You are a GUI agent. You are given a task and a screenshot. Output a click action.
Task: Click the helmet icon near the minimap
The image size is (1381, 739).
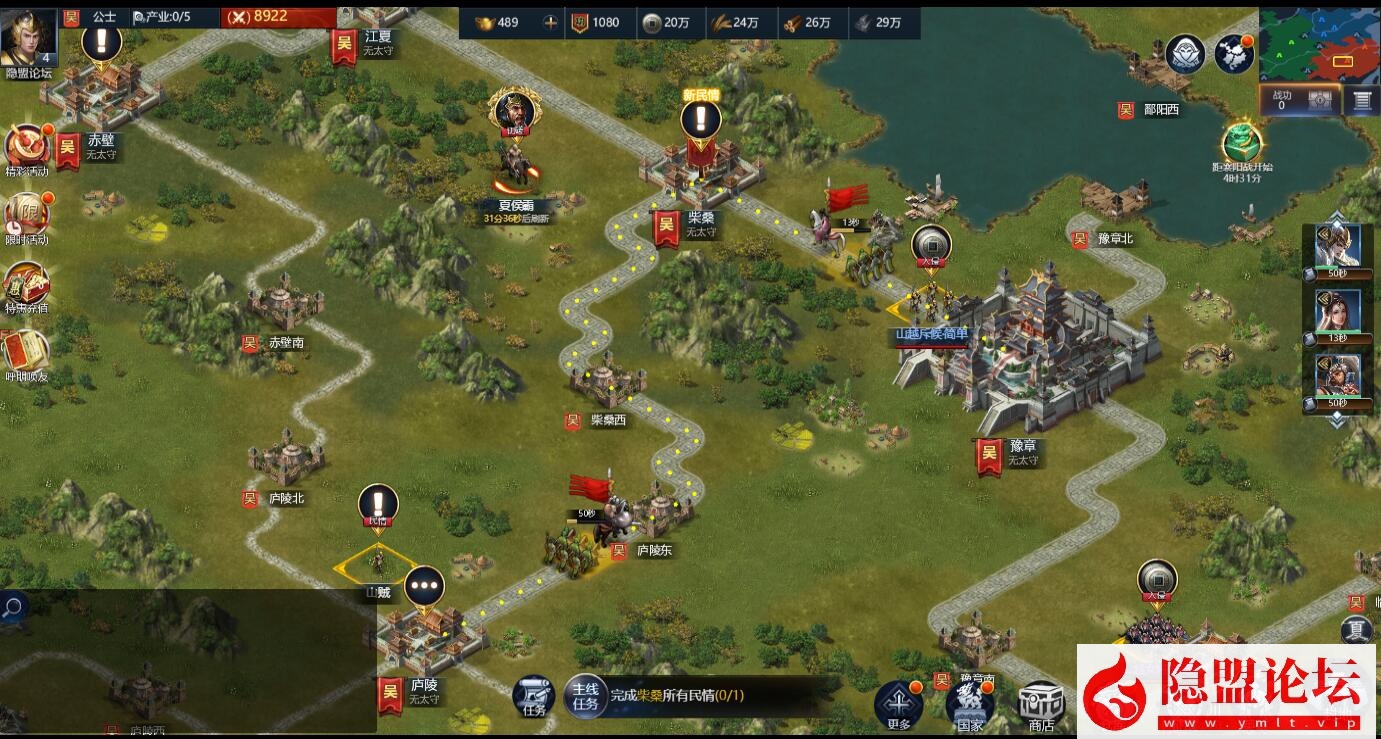[x=1186, y=55]
